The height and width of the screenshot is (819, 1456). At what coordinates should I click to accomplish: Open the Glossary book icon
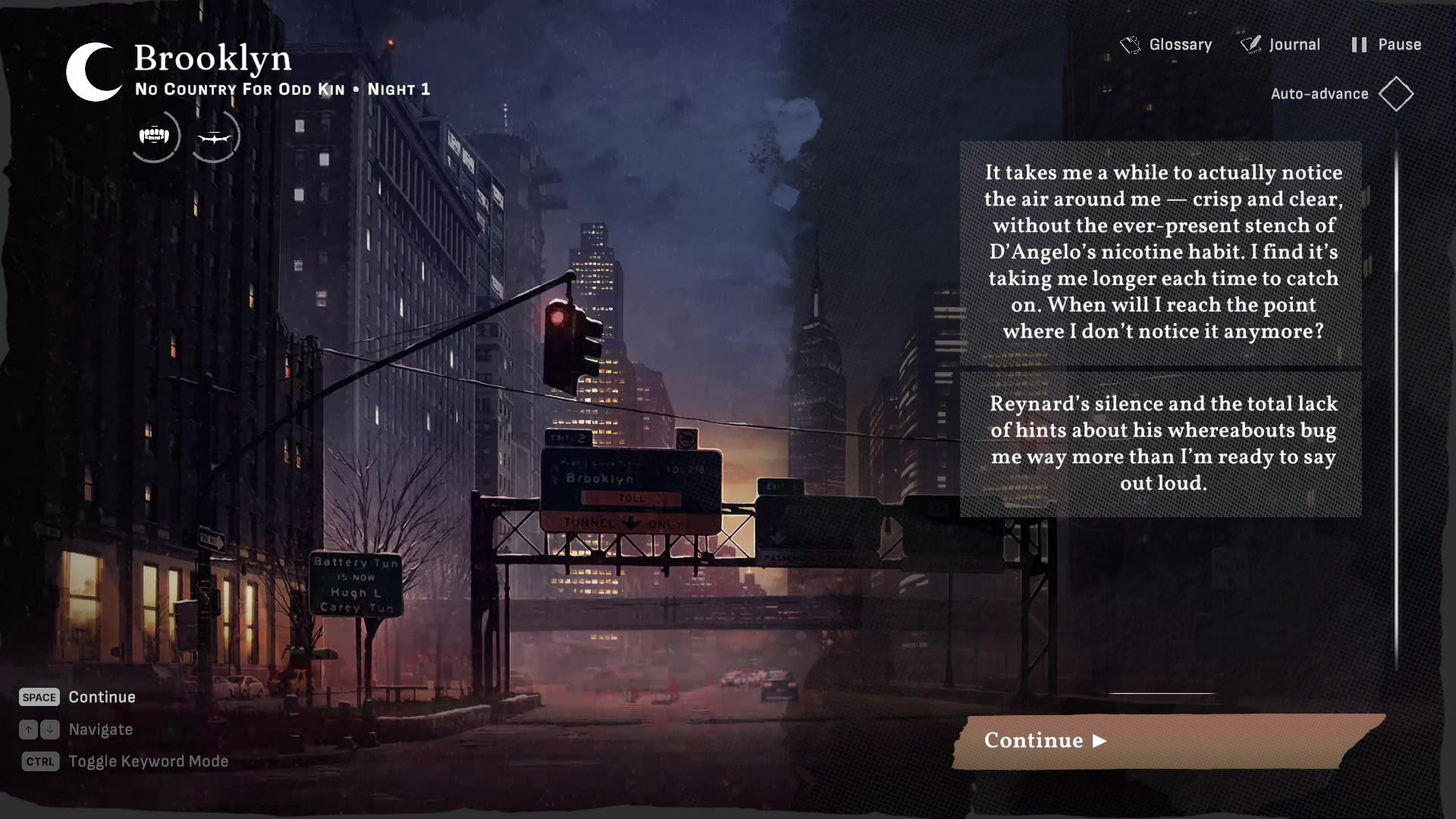pyautogui.click(x=1131, y=44)
